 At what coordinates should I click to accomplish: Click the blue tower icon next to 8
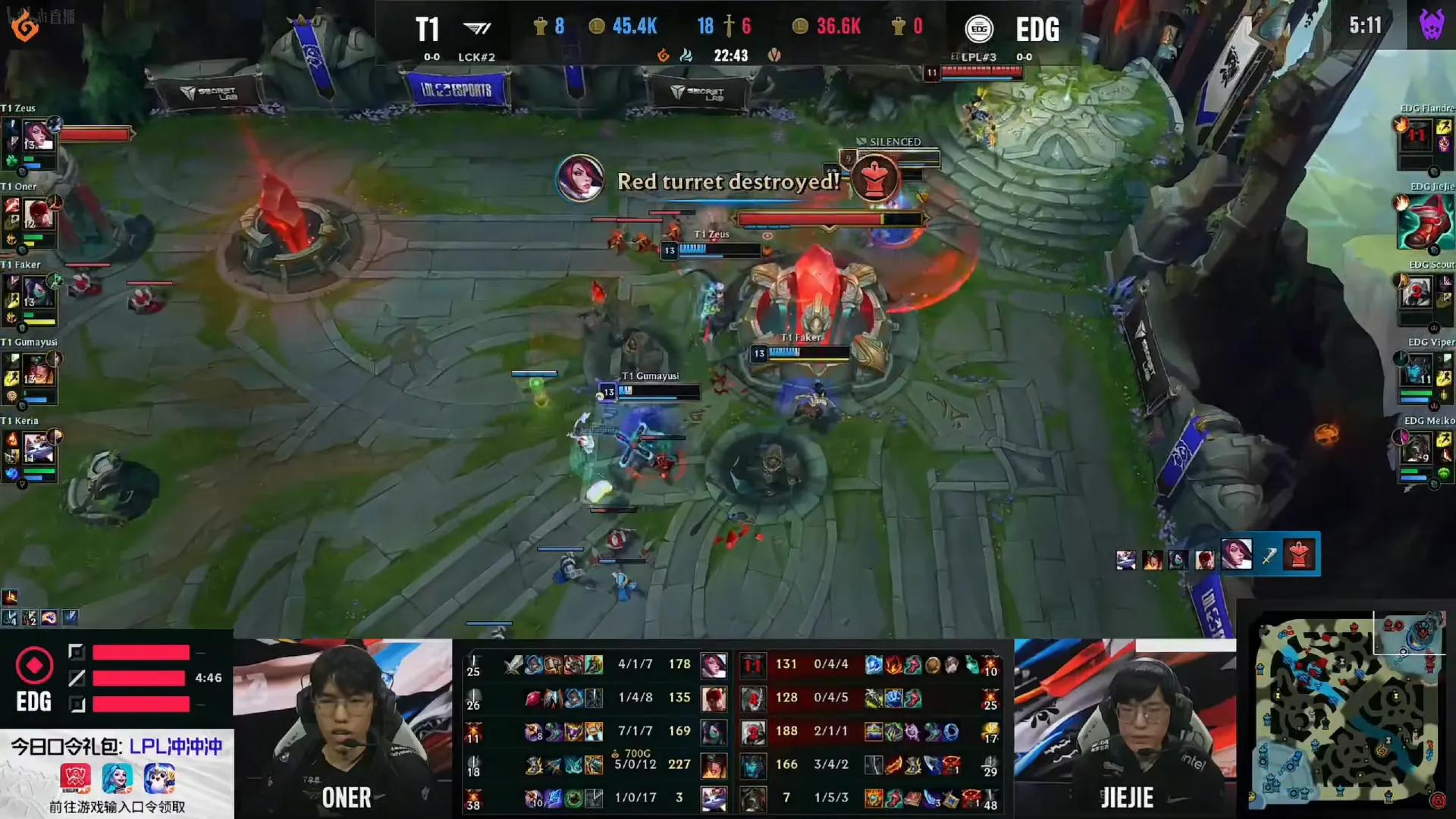pos(540,27)
